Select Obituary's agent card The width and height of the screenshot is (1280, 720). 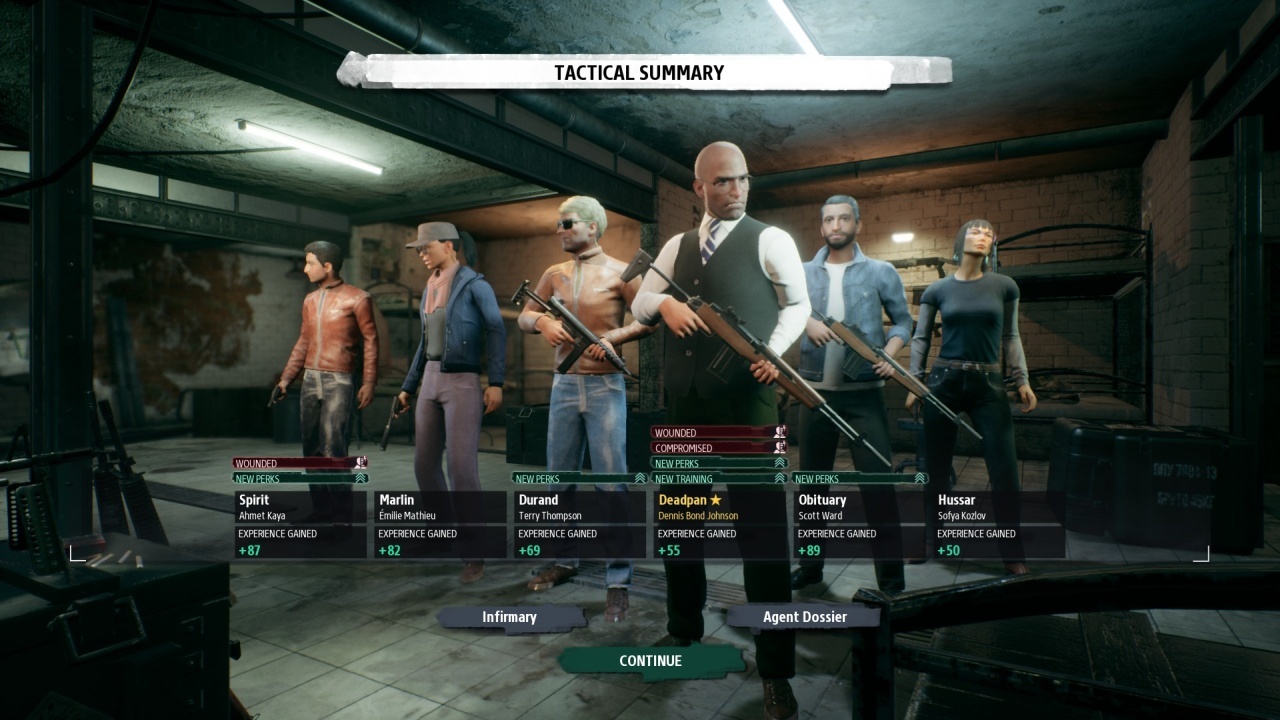[860, 524]
